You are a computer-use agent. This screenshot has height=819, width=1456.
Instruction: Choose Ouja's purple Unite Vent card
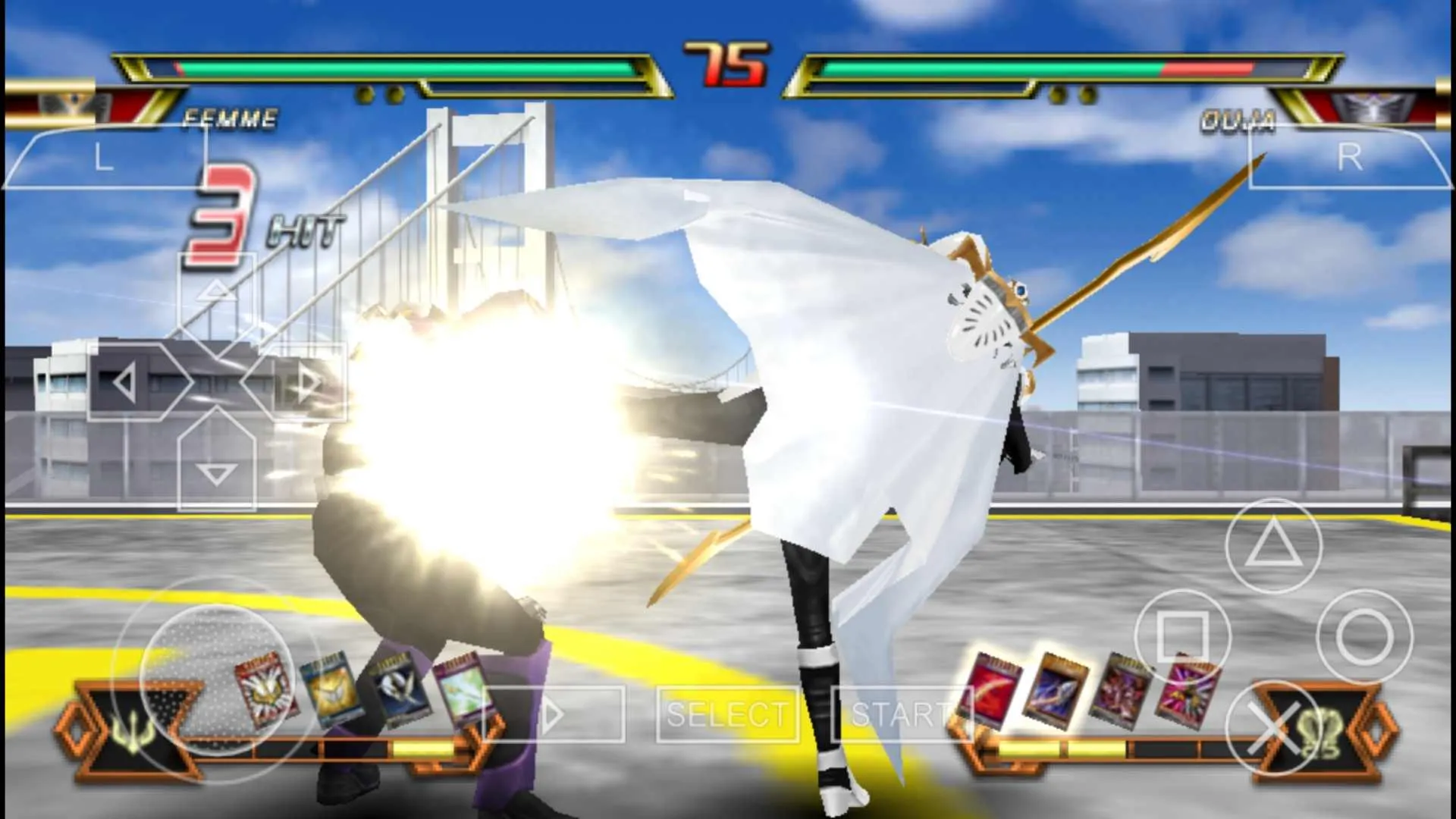(x=1120, y=690)
